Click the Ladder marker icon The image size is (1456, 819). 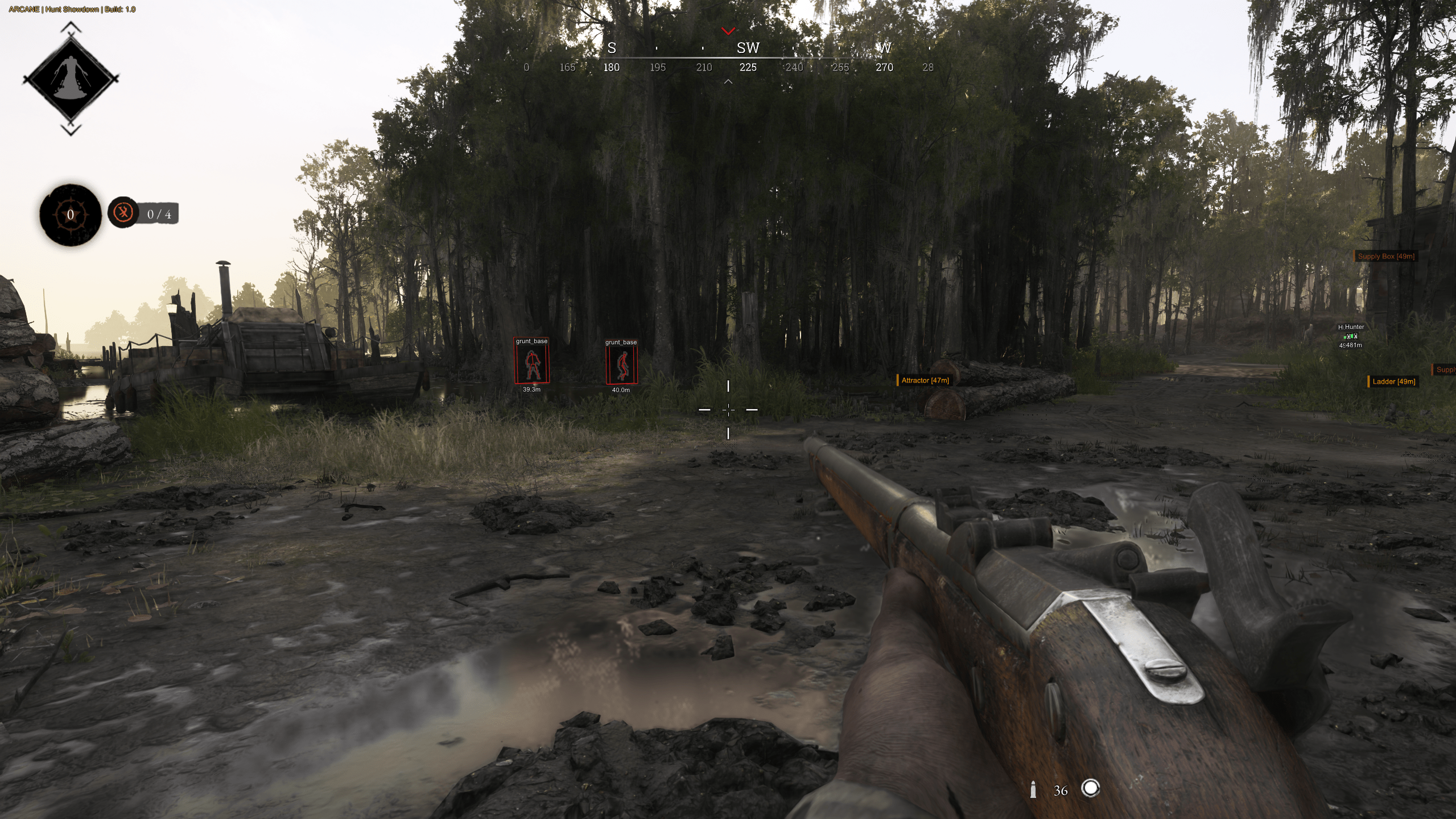click(1368, 381)
